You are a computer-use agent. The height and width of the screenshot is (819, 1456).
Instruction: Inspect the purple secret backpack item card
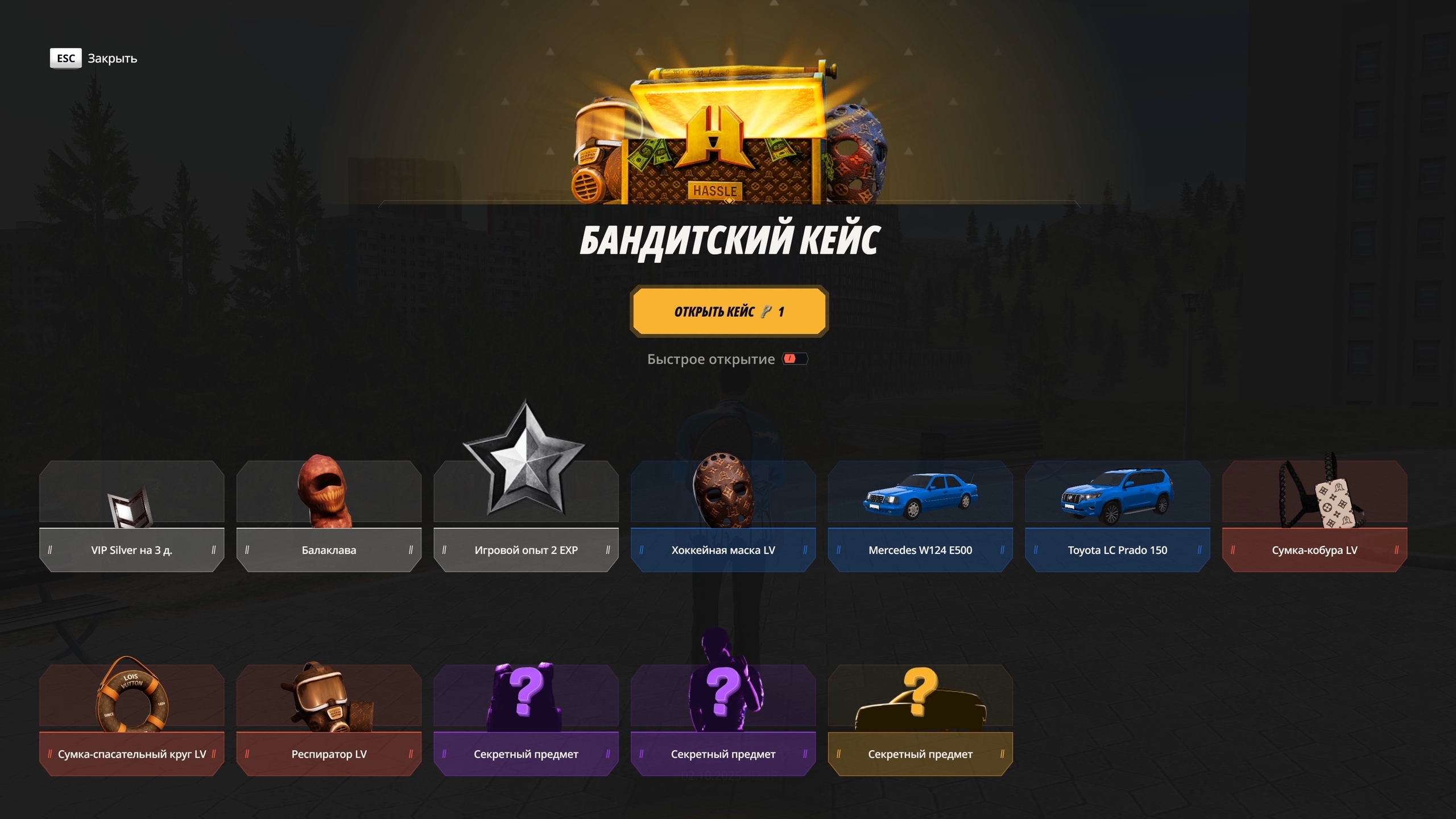tap(526, 720)
